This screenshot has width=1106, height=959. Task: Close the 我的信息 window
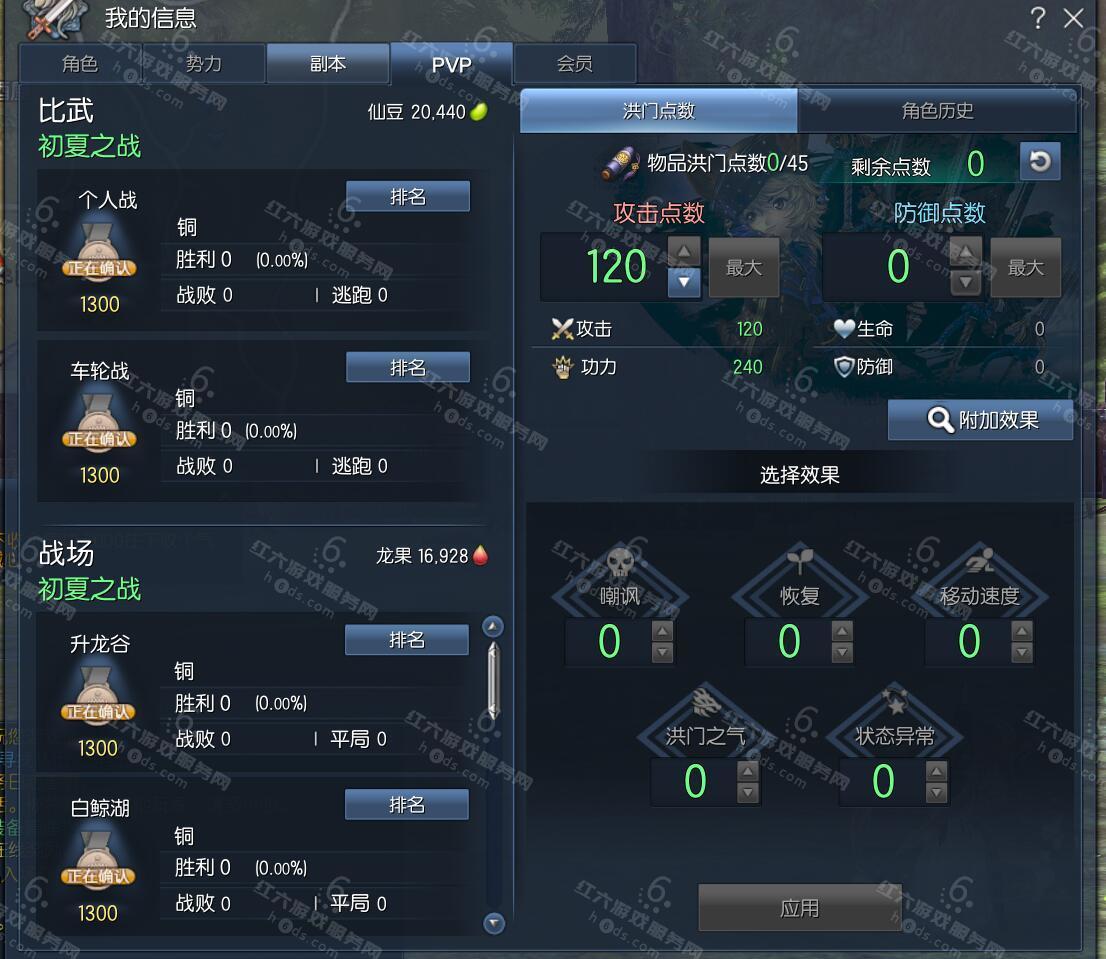1074,18
